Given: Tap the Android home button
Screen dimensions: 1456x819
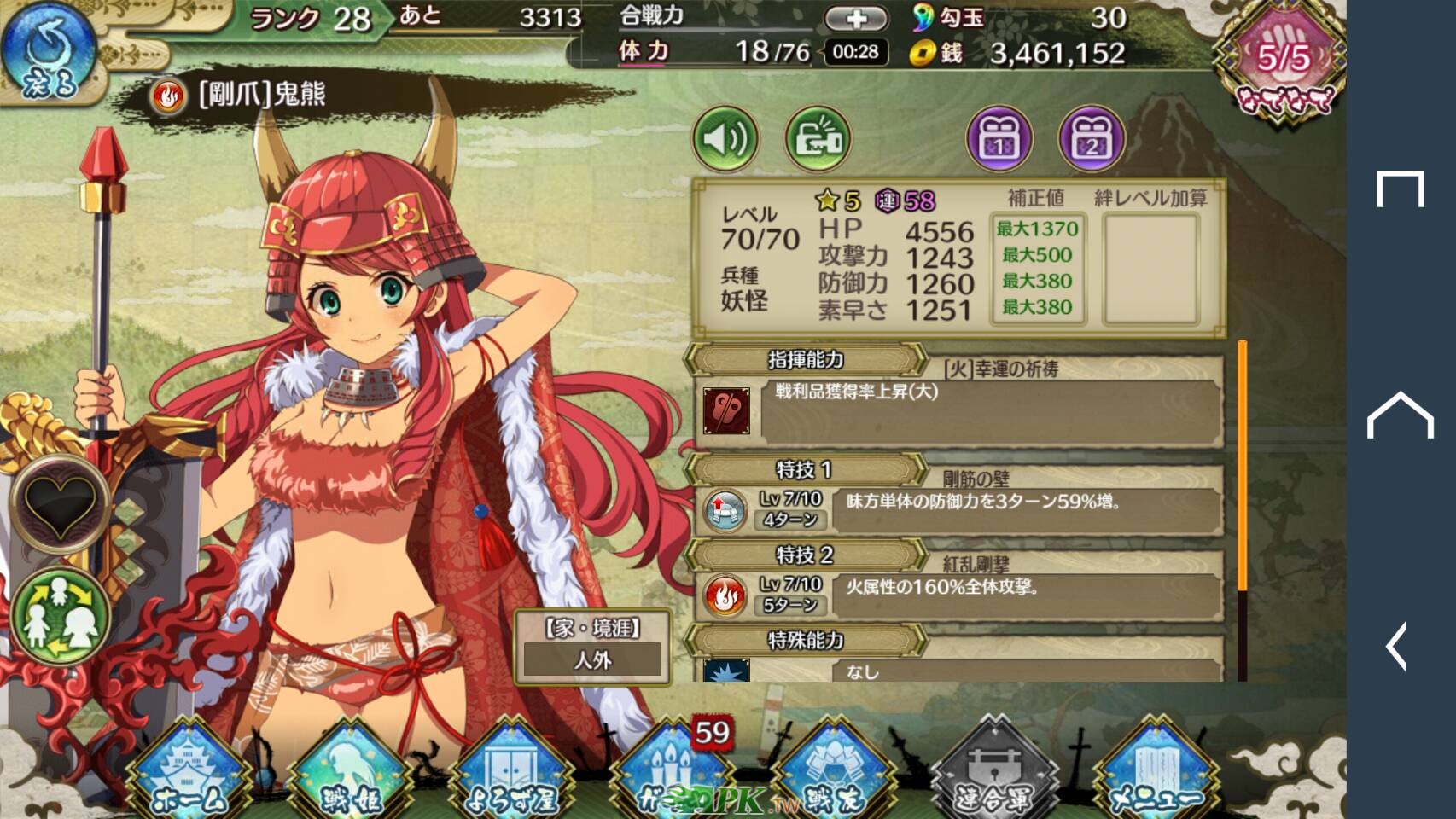Looking at the screenshot, I should click(1401, 415).
